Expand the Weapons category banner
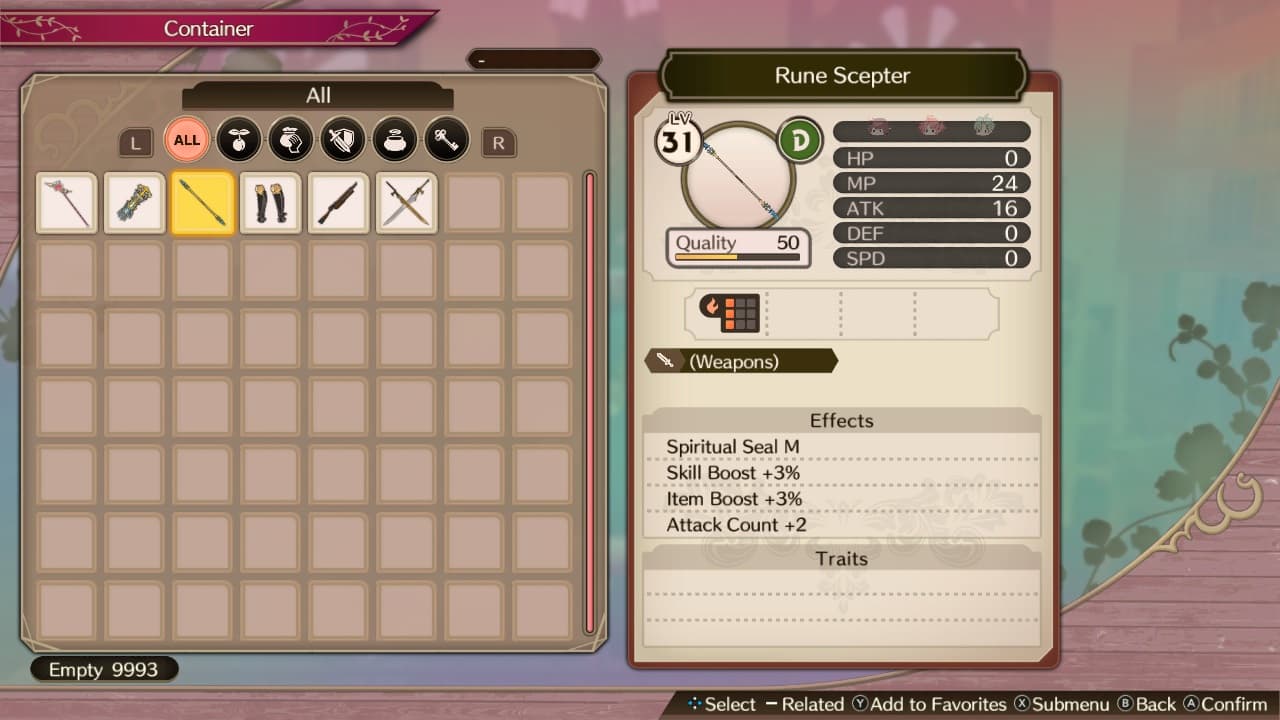The height and width of the screenshot is (720, 1280). [740, 362]
